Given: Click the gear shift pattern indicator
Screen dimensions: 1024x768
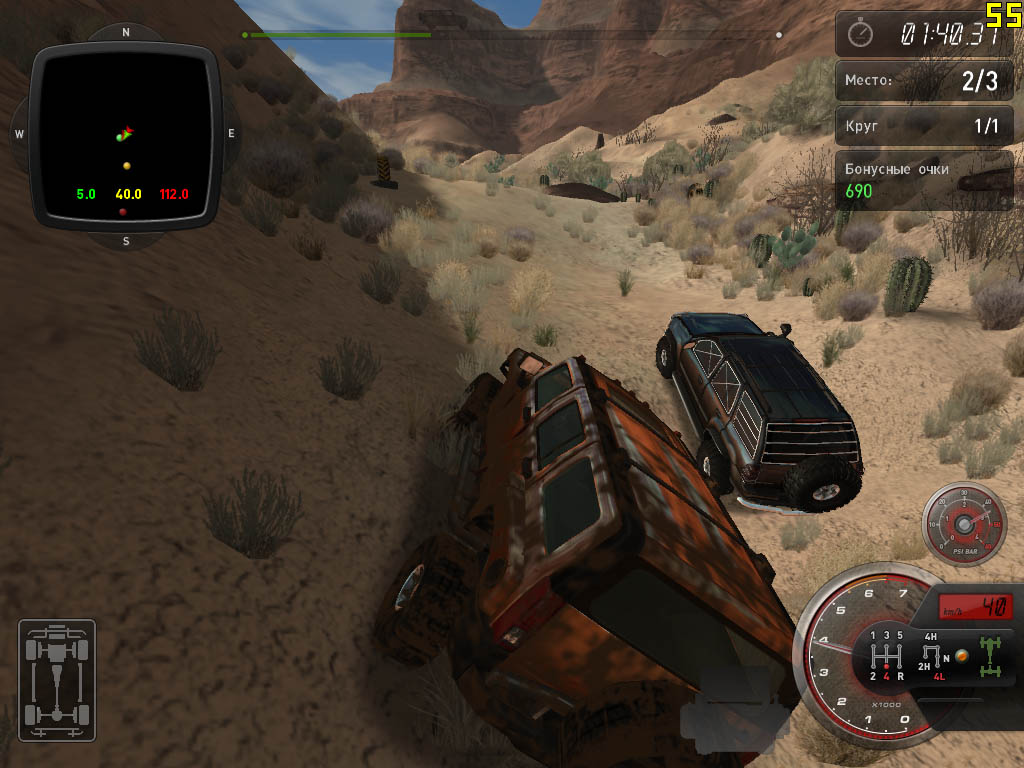Looking at the screenshot, I should pyautogui.click(x=886, y=655).
